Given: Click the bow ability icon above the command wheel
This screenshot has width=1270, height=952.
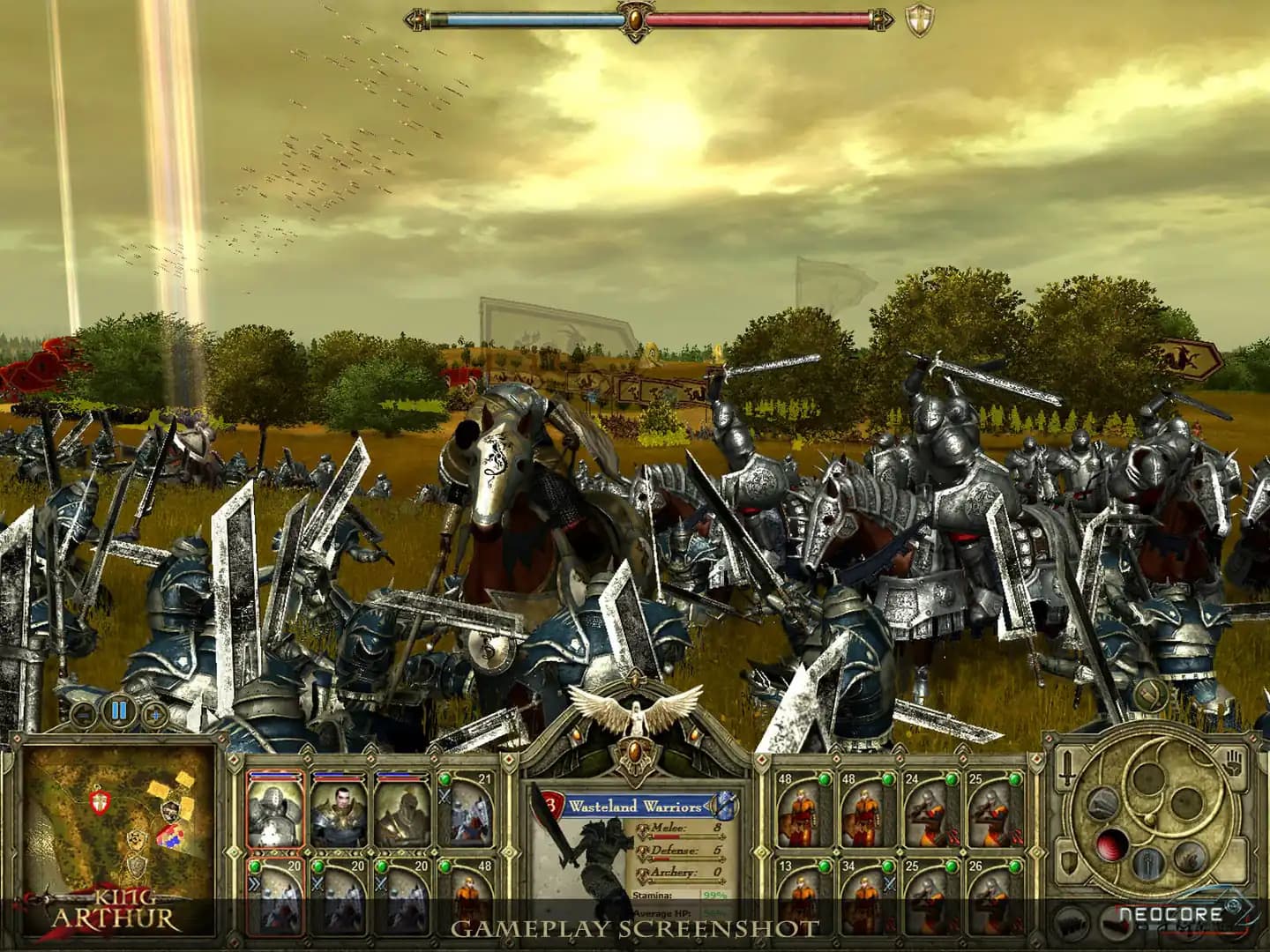Looking at the screenshot, I should tap(1102, 805).
